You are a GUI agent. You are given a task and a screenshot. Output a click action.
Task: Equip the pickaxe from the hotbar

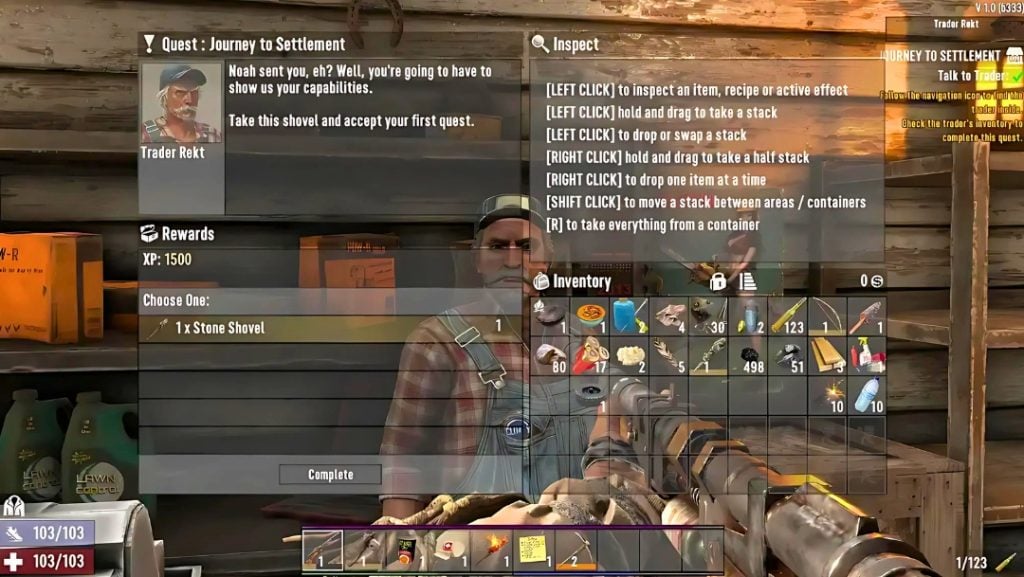(573, 548)
